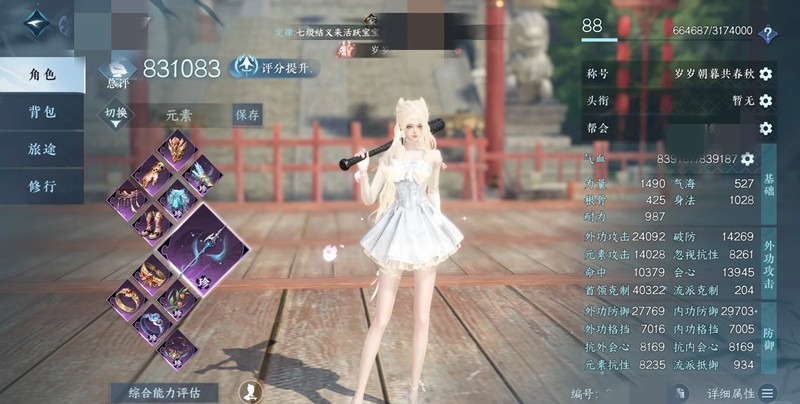Go to the 修行 cultivation tab

42,186
